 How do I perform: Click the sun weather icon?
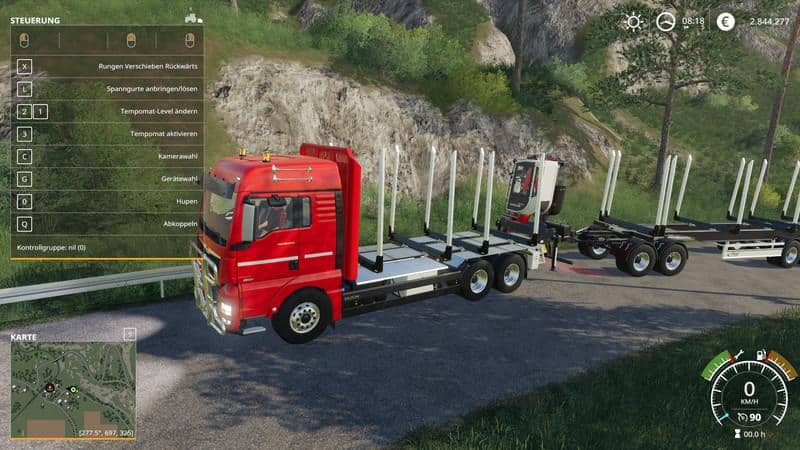coord(634,21)
